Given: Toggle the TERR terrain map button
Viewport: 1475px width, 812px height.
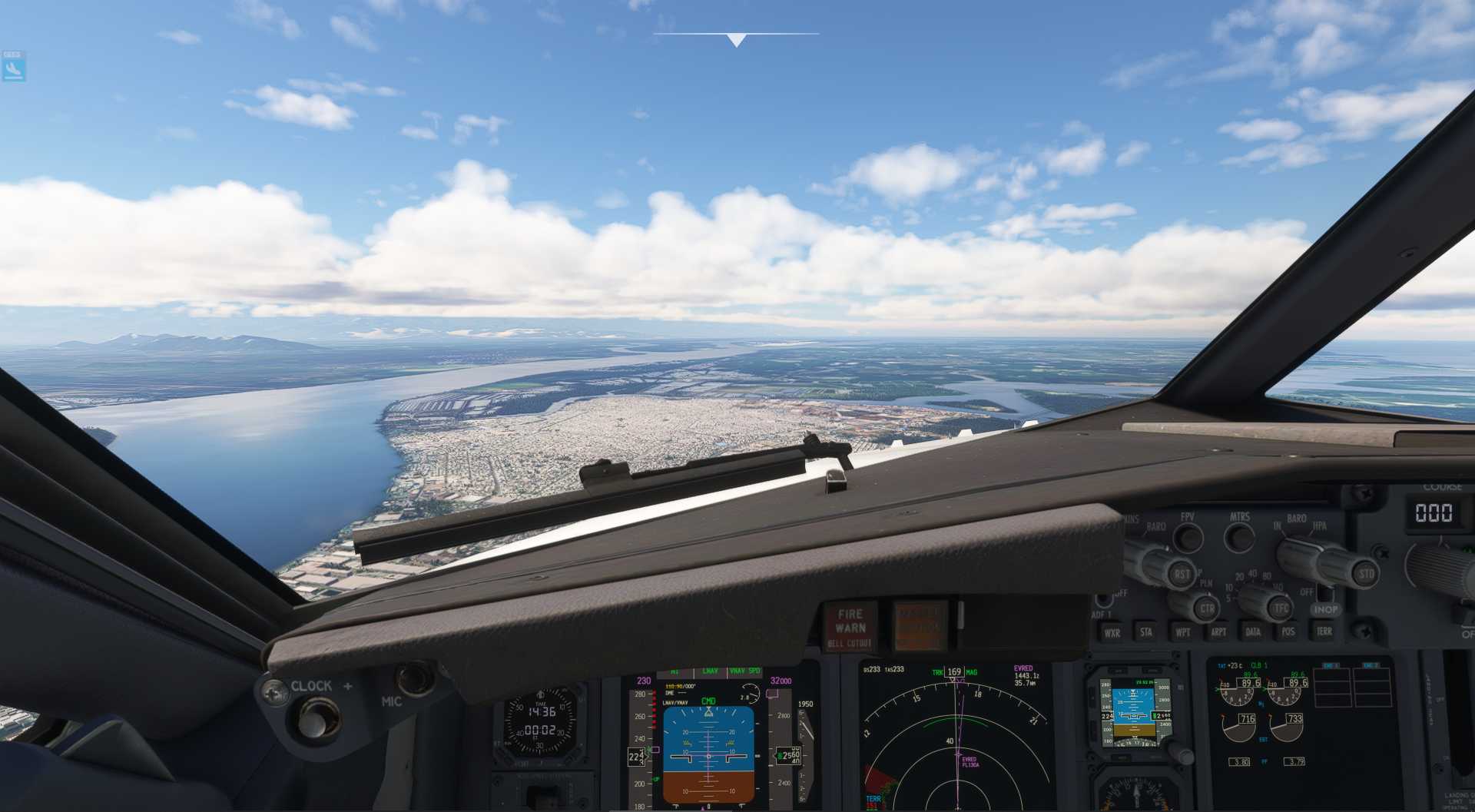Looking at the screenshot, I should click(x=1324, y=631).
